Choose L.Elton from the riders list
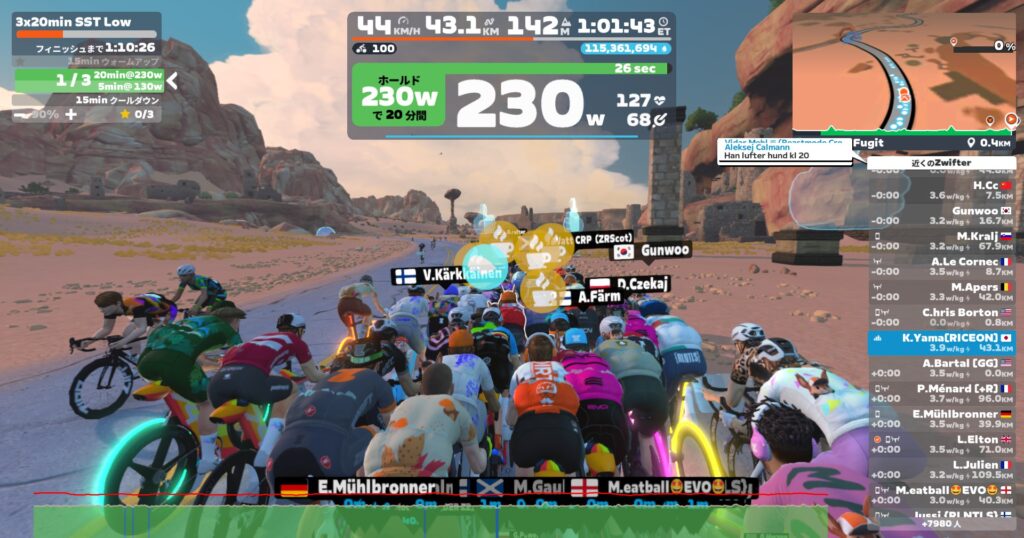Viewport: 1024px width, 538px height. coord(941,445)
